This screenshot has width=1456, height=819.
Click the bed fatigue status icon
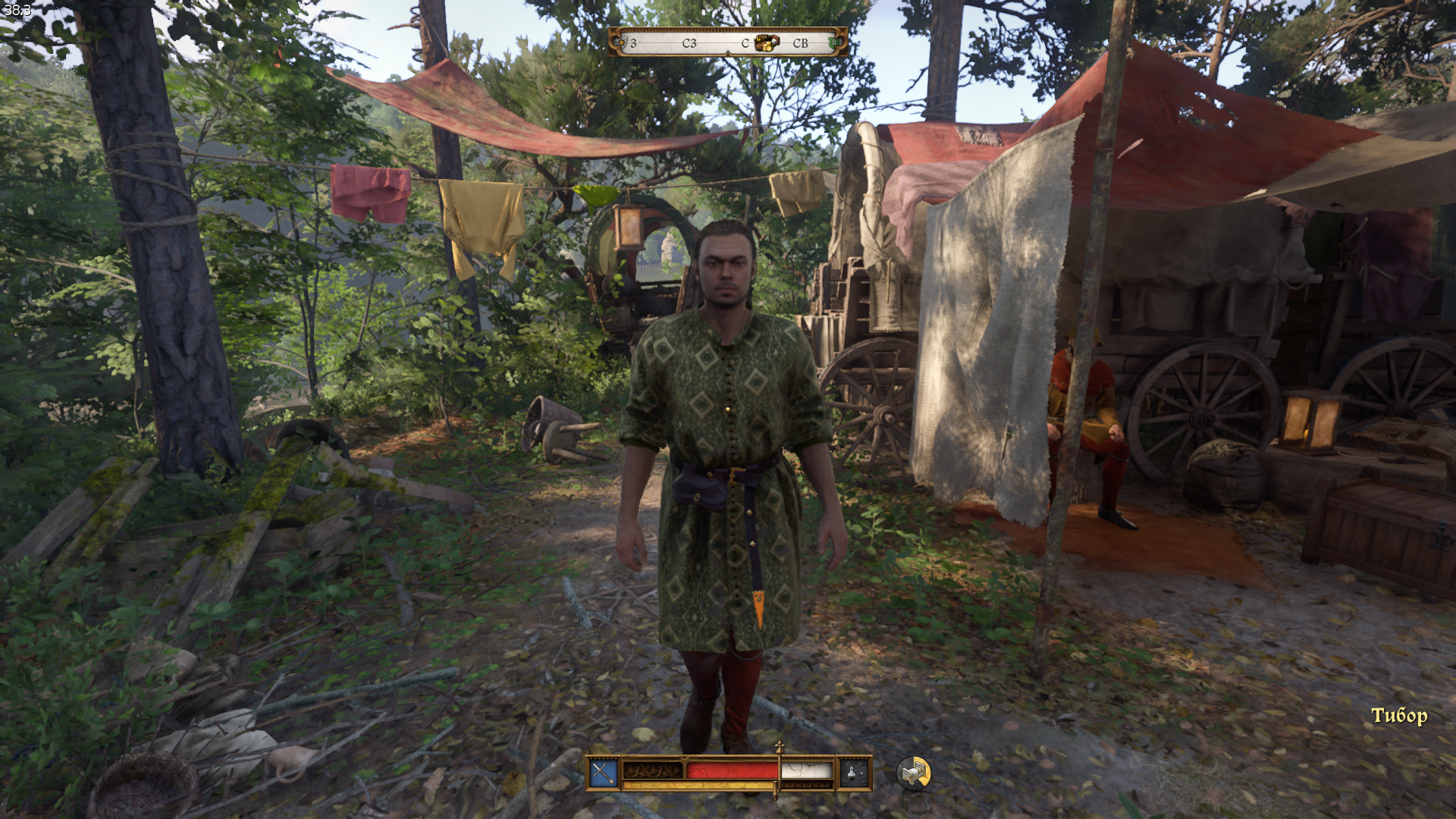914,773
